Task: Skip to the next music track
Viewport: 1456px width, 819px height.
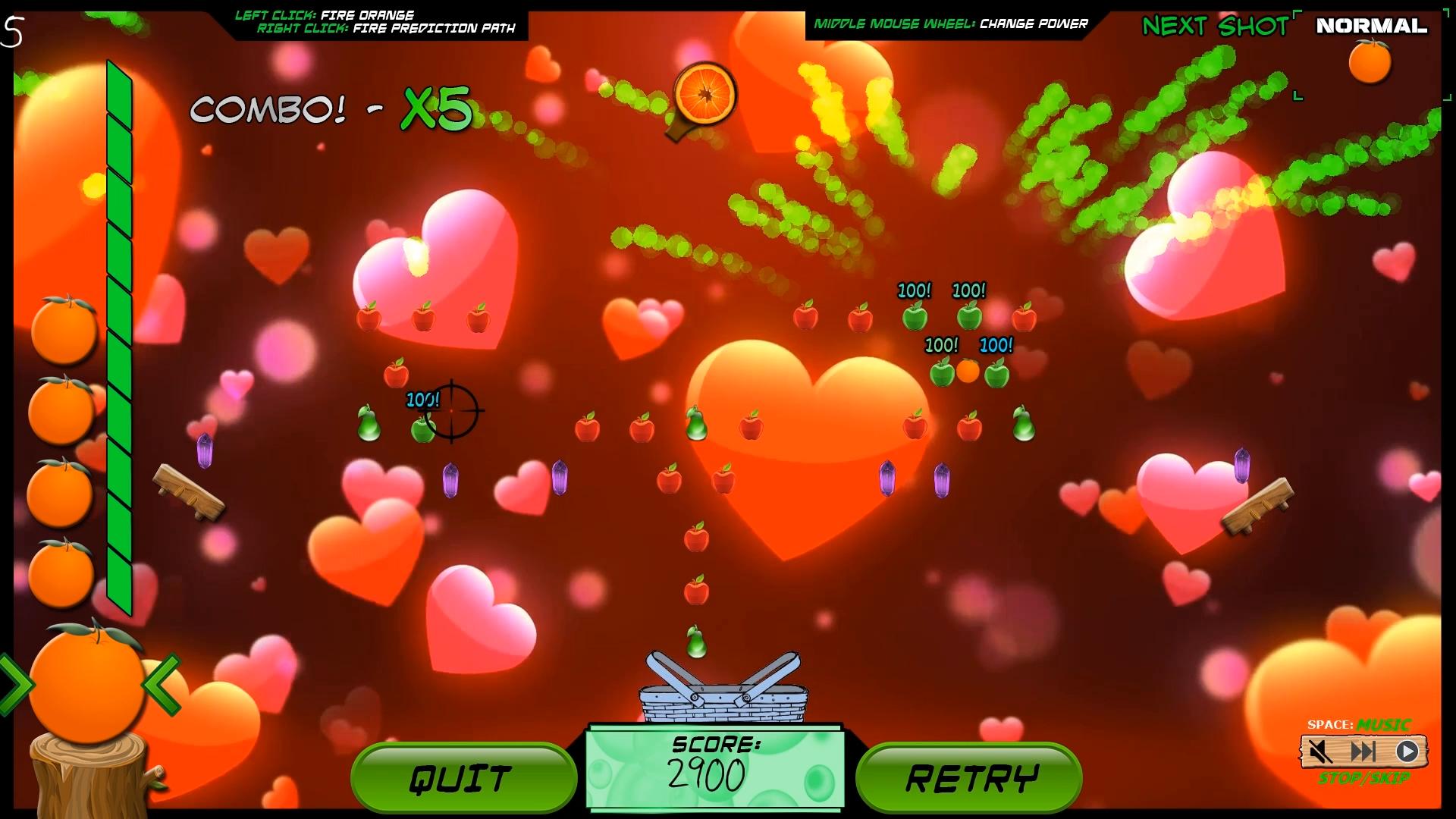Action: [x=1363, y=752]
